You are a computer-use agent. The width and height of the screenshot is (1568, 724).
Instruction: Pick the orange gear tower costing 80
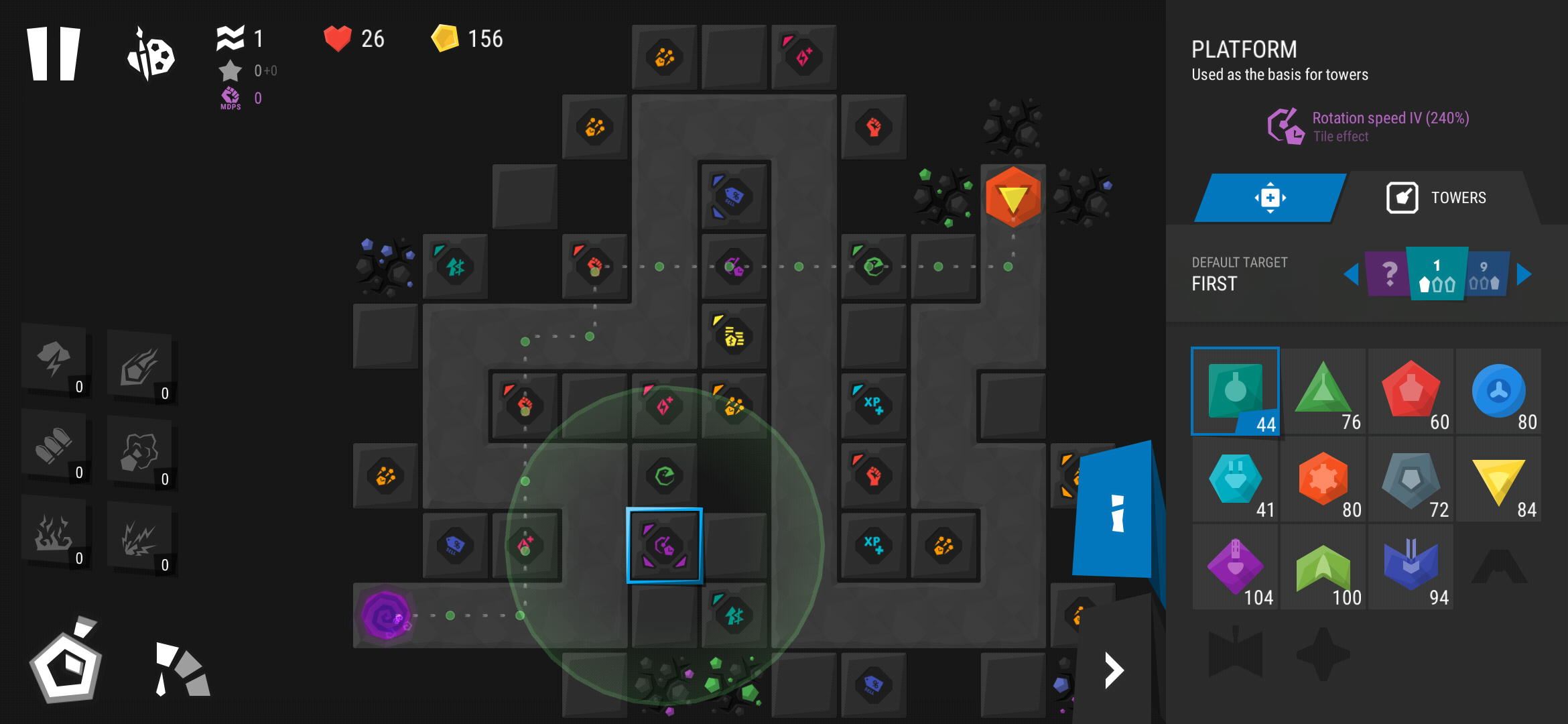click(1323, 479)
